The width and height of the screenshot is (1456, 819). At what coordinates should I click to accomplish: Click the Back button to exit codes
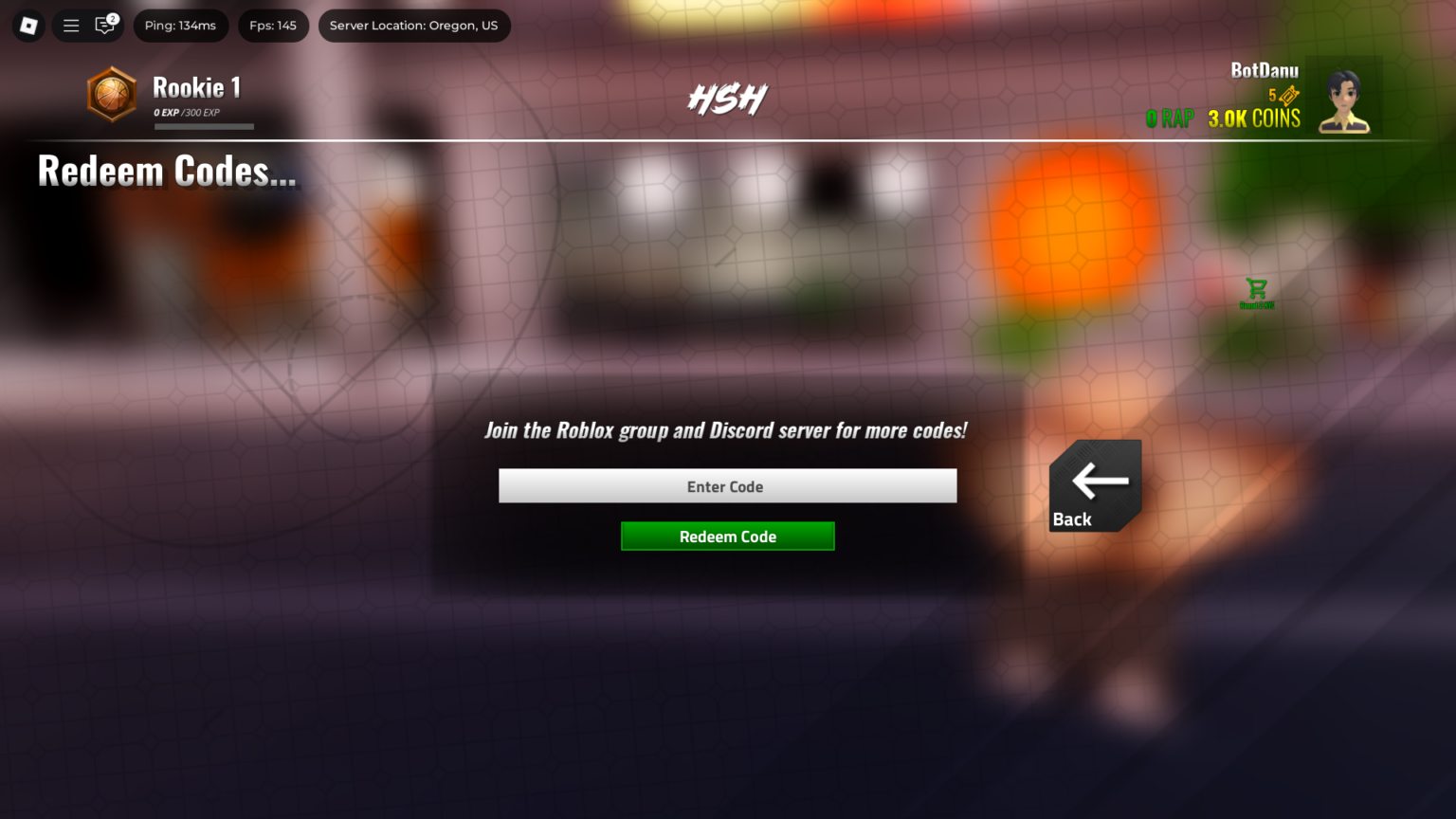1095,485
